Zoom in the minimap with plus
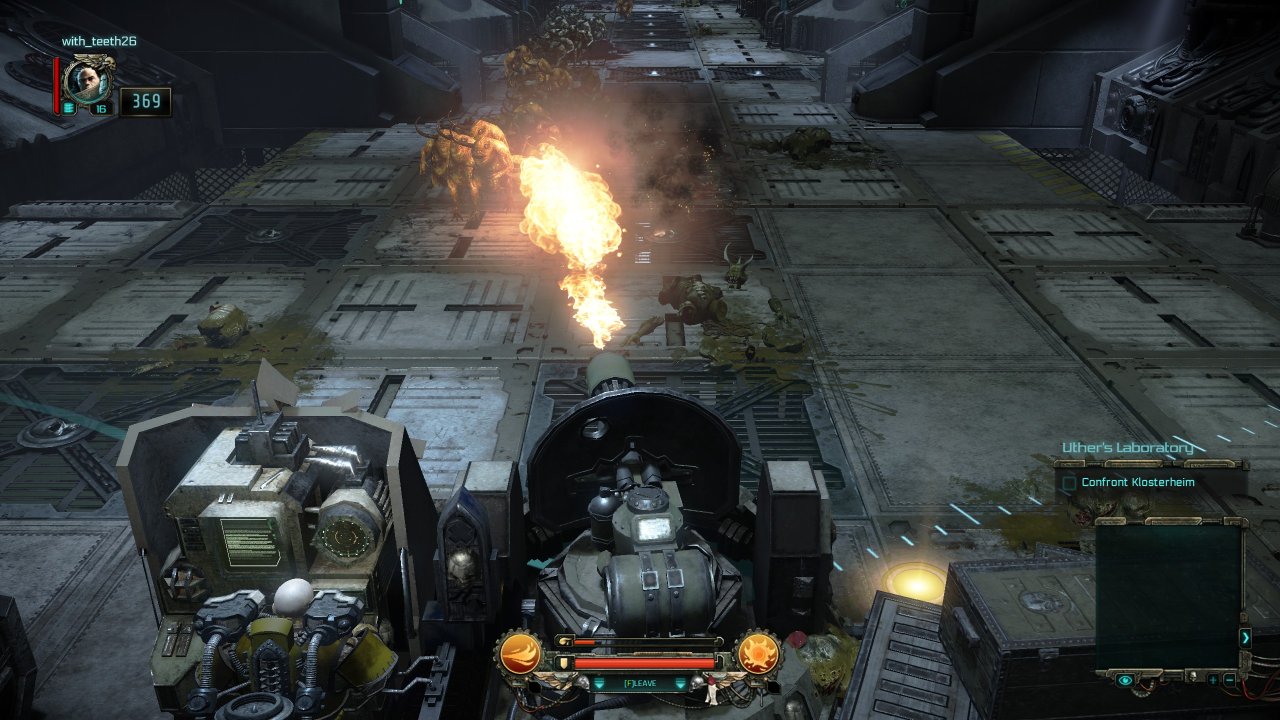1280x720 pixels. pyautogui.click(x=1213, y=680)
